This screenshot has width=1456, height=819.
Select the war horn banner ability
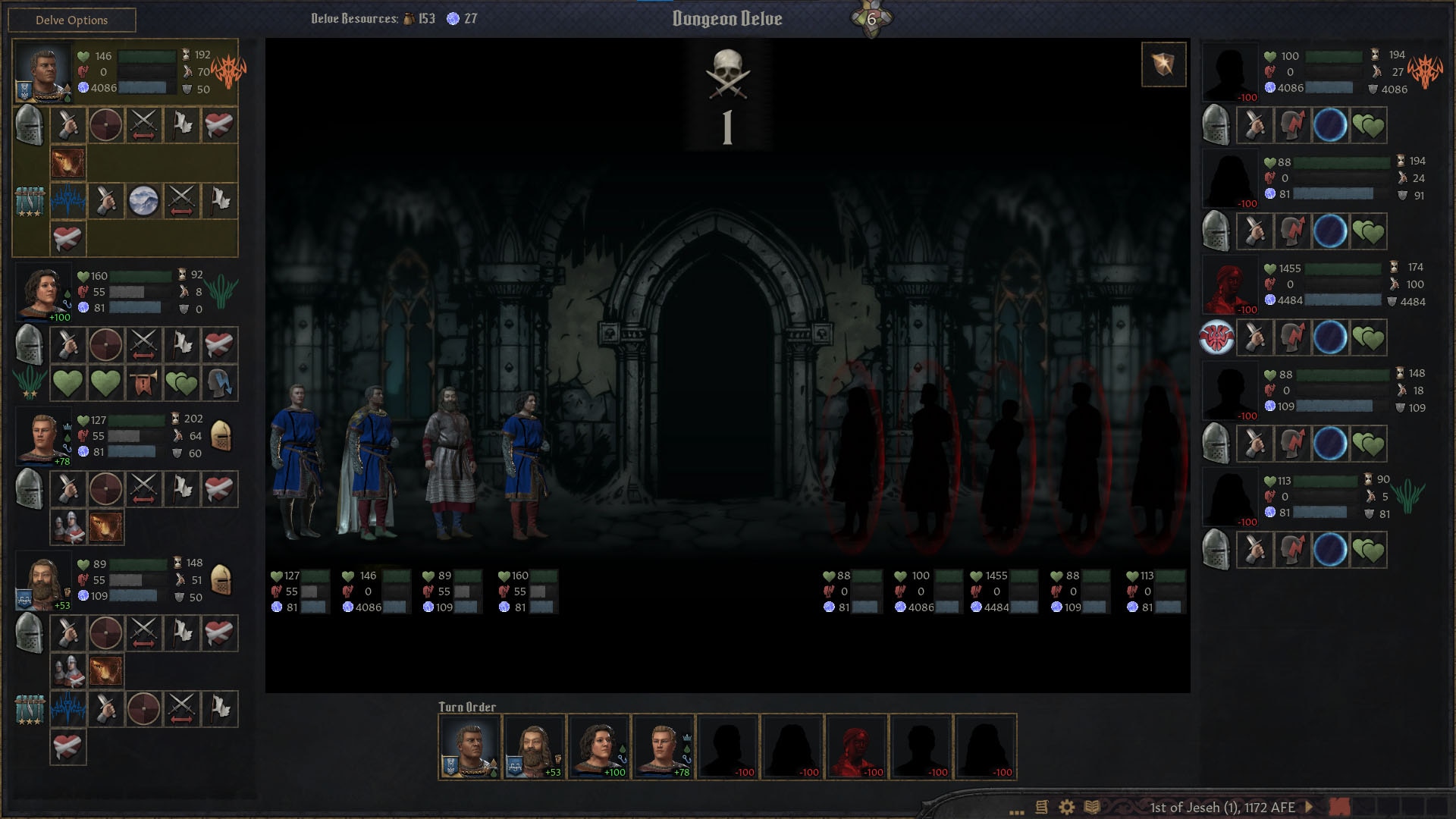point(143,383)
